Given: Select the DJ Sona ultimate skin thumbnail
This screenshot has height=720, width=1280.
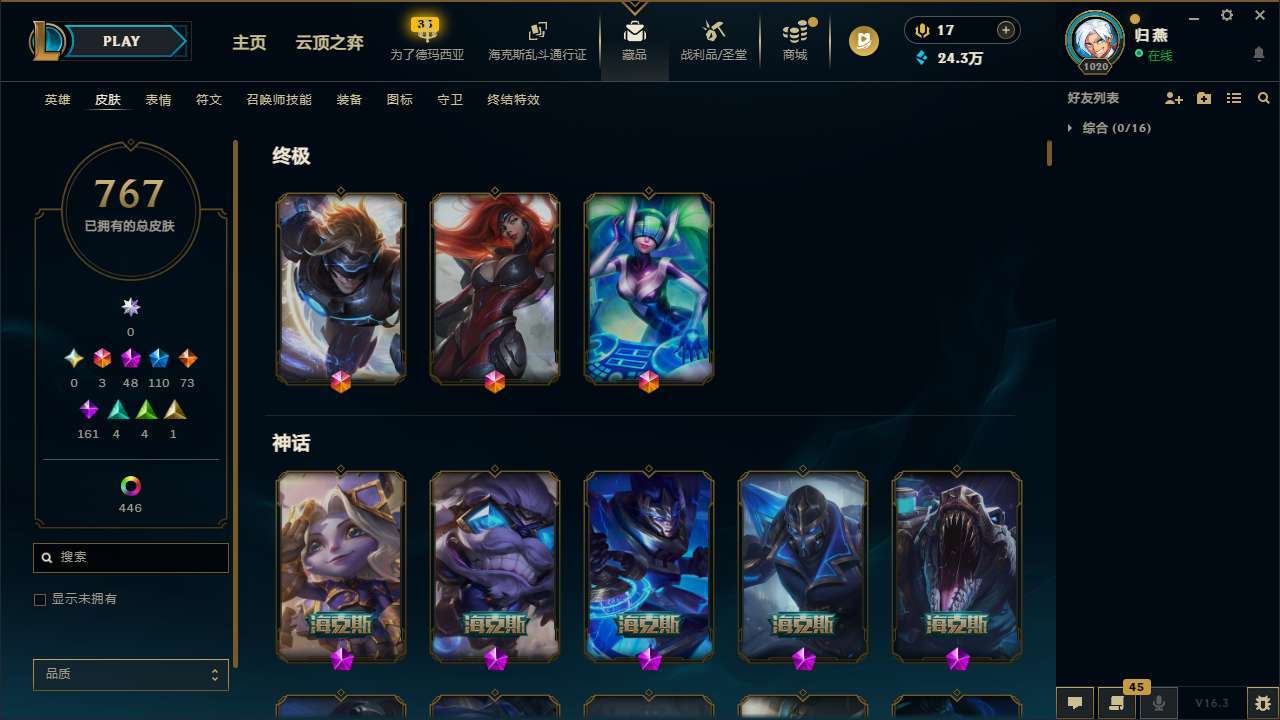Looking at the screenshot, I should click(648, 288).
